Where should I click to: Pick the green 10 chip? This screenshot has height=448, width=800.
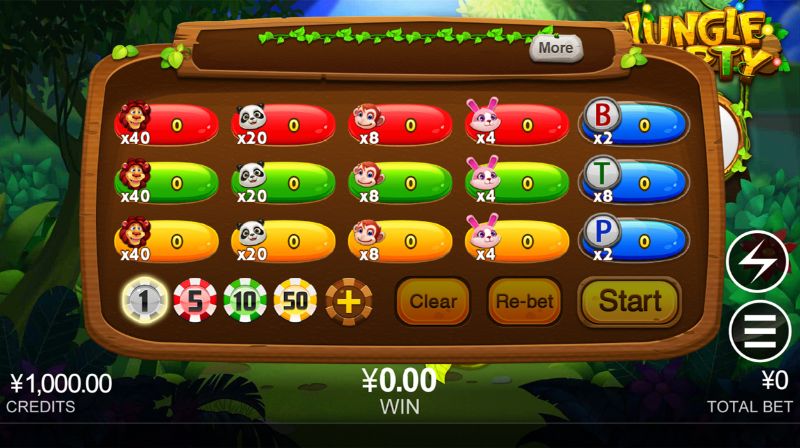click(246, 300)
